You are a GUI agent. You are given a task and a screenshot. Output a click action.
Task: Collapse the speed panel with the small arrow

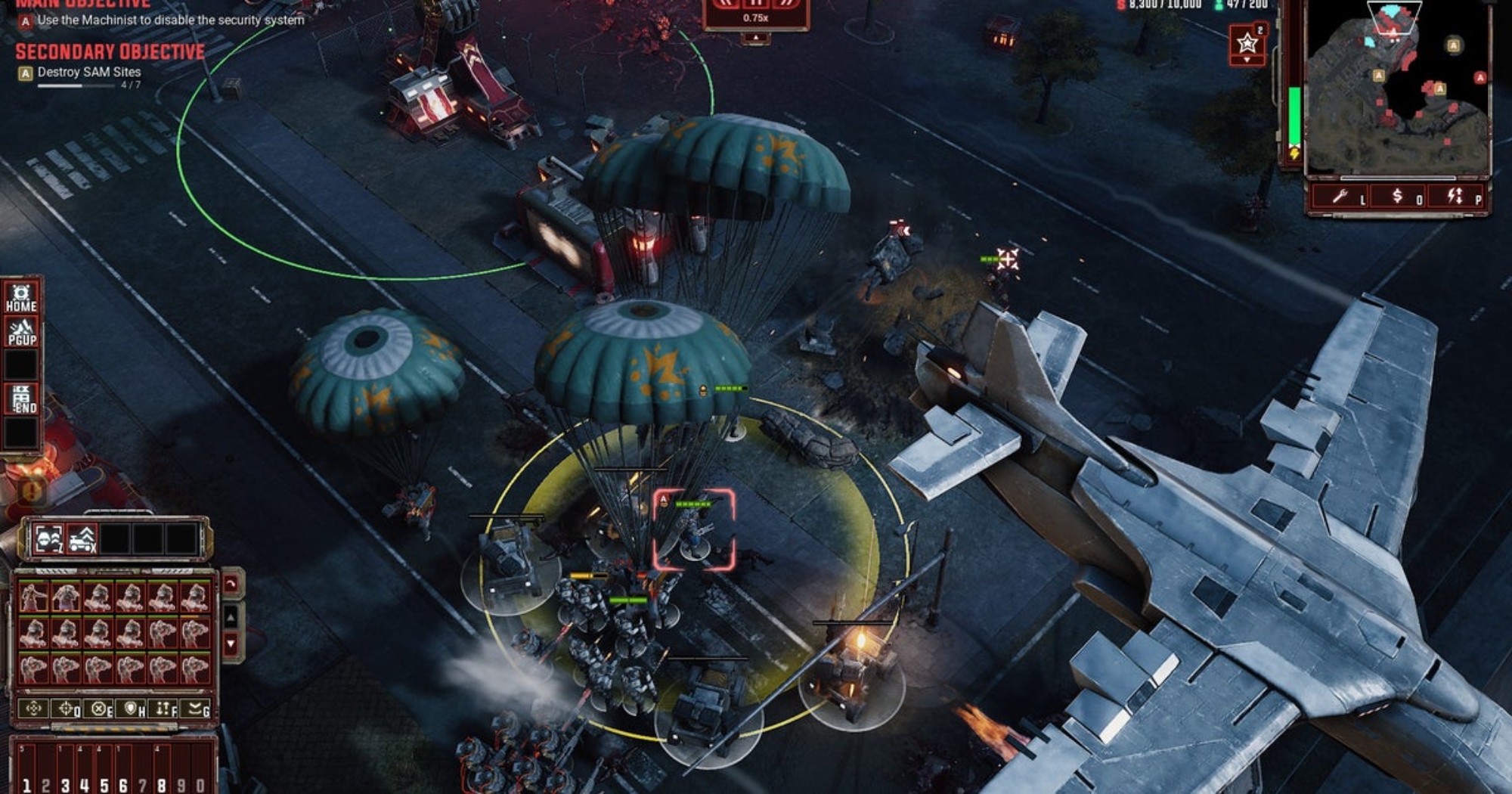755,38
